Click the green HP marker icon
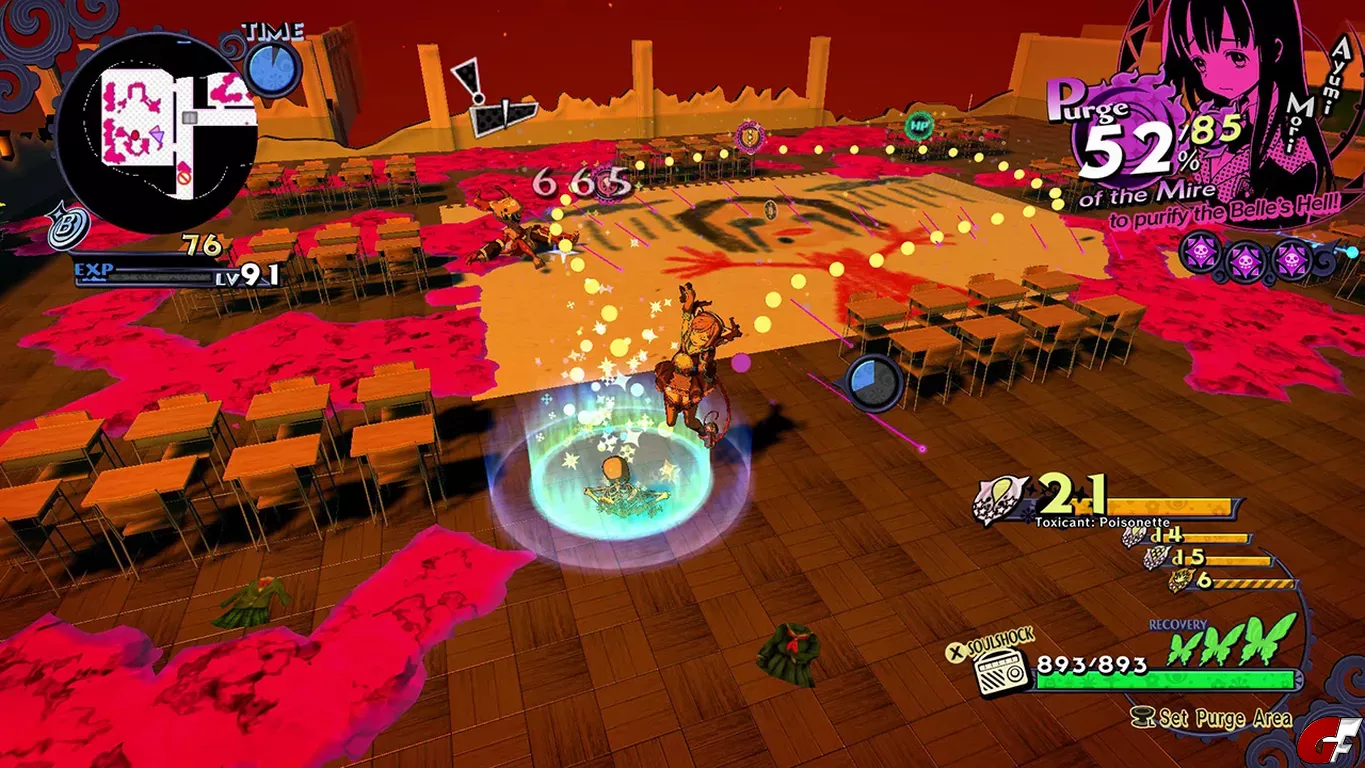1365x768 pixels. 918,125
